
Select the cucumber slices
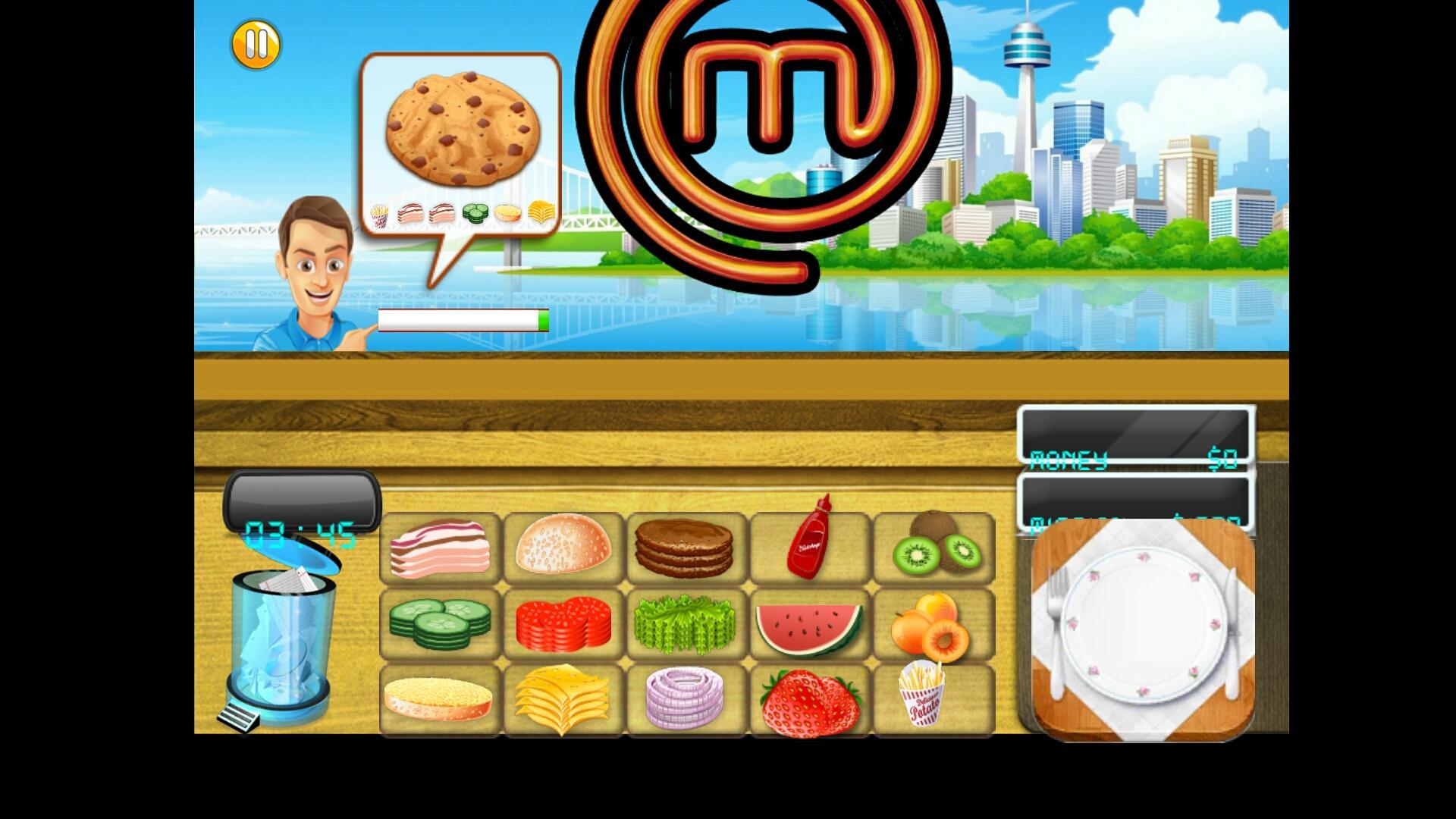[440, 623]
